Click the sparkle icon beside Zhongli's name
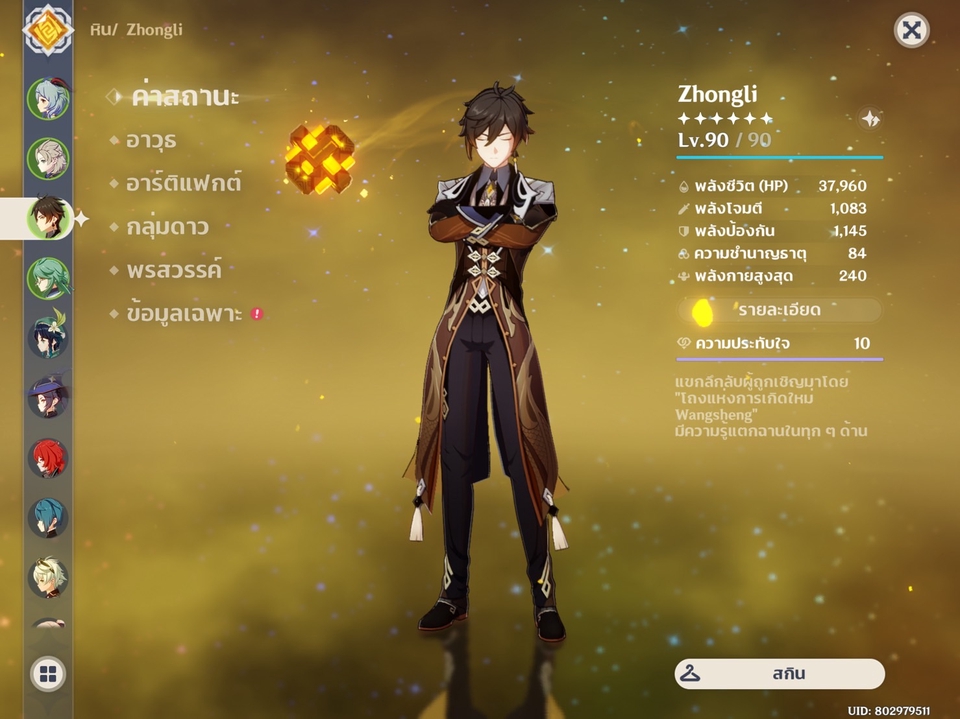Screen dimensions: 960x719 871,119
